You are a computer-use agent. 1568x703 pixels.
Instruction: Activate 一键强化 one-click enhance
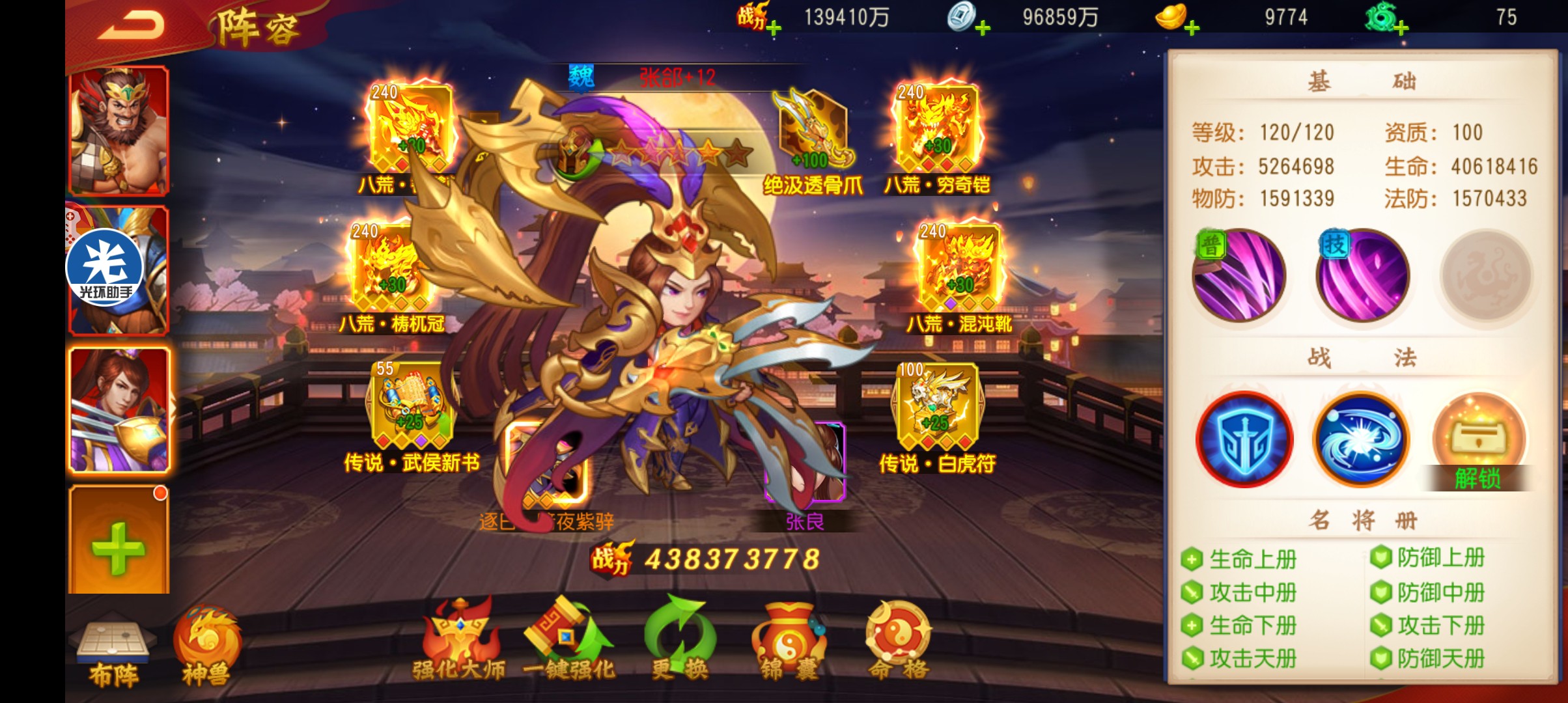point(569,641)
